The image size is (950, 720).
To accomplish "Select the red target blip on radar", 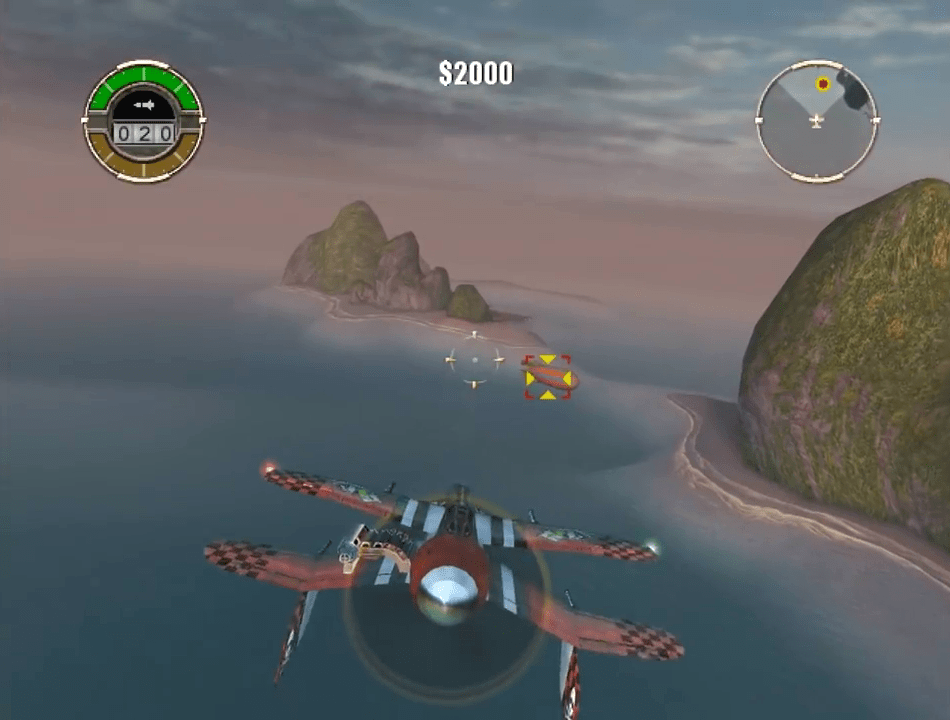I will point(823,84).
